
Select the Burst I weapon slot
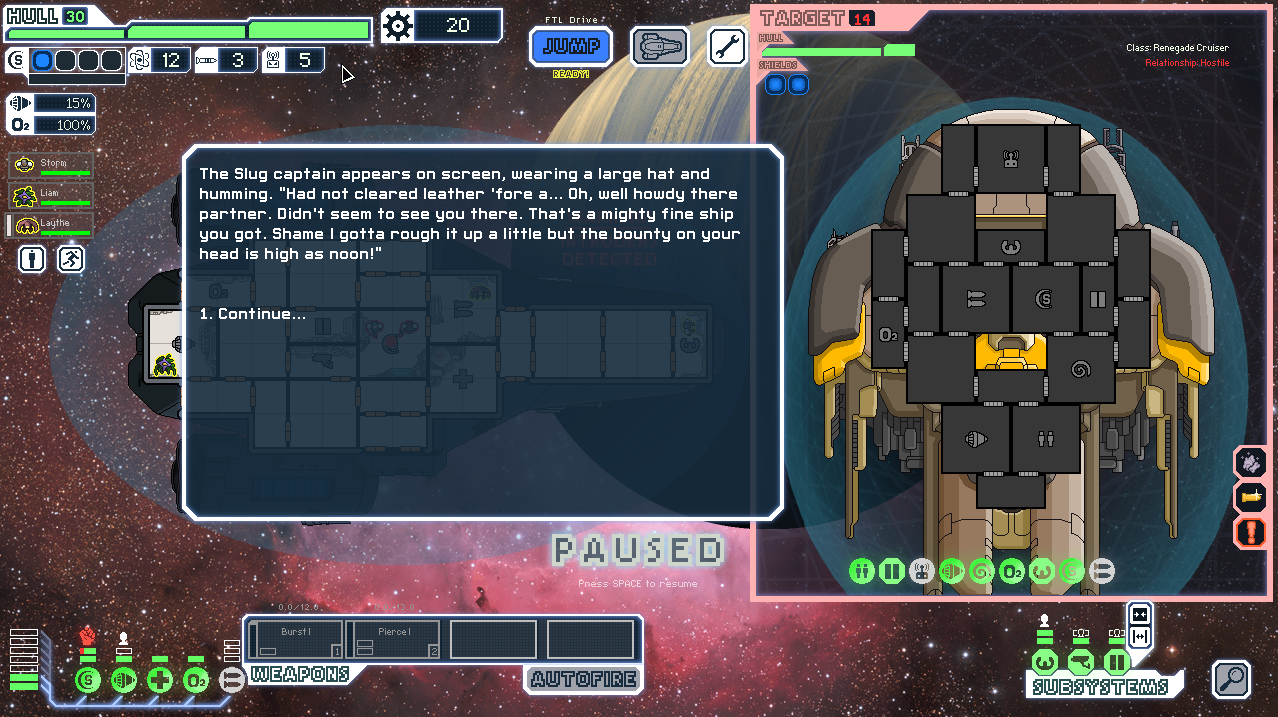point(296,640)
